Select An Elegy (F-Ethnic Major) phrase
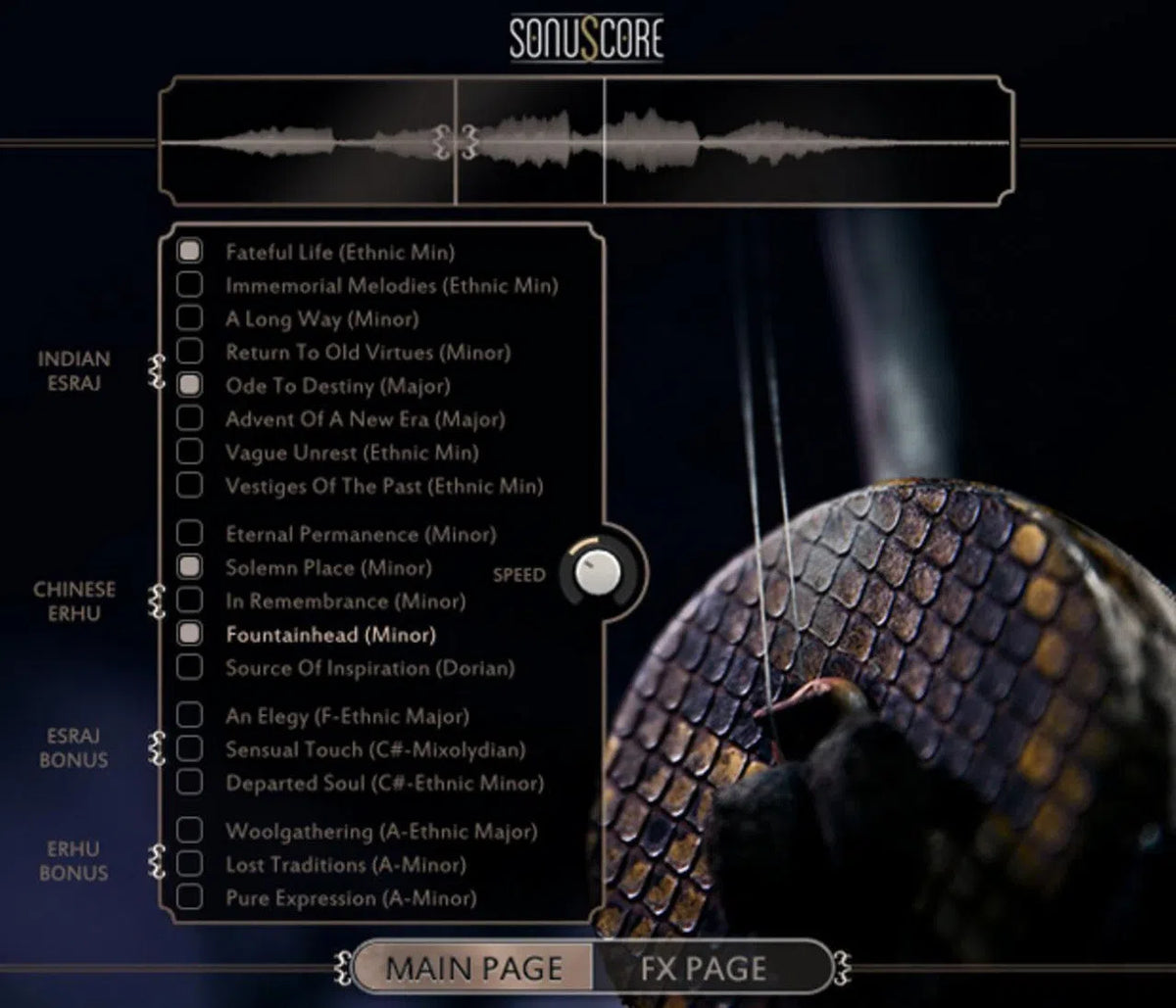This screenshot has width=1176, height=1008. [189, 716]
